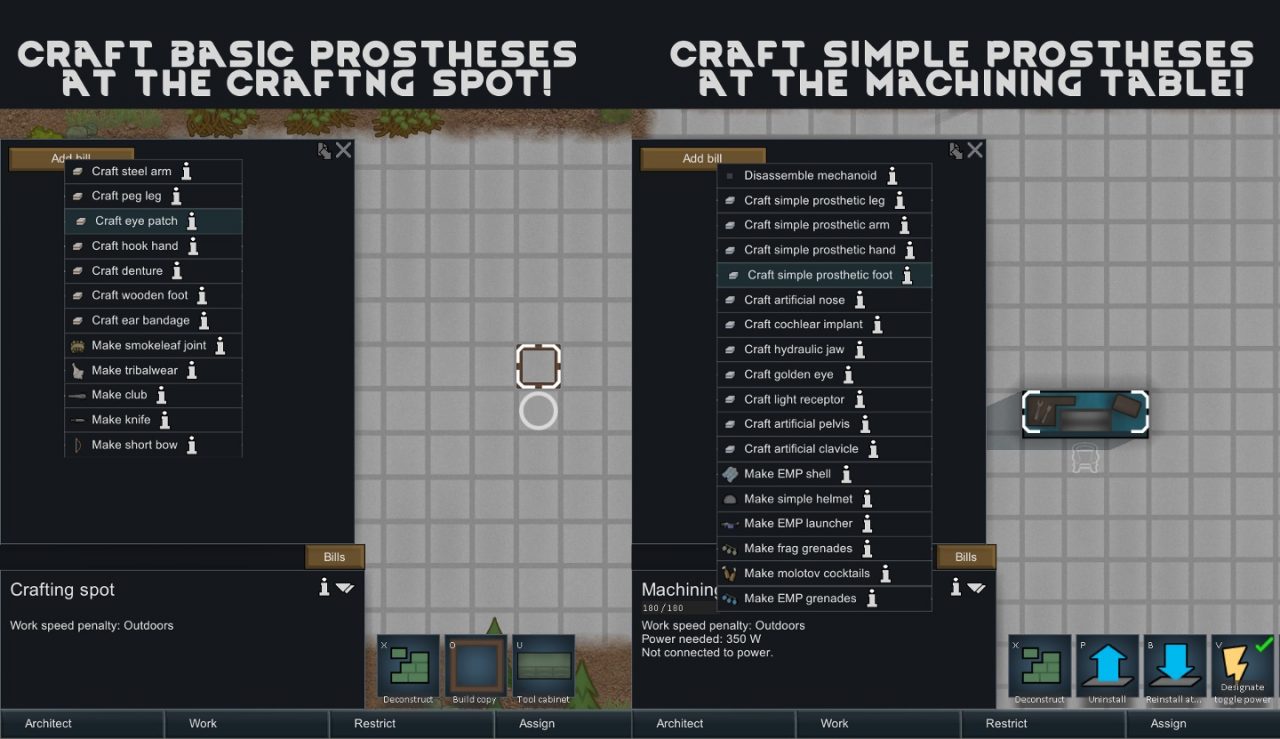Select the Deconstruct tool in the left toolbar
The height and width of the screenshot is (739, 1280).
[407, 667]
